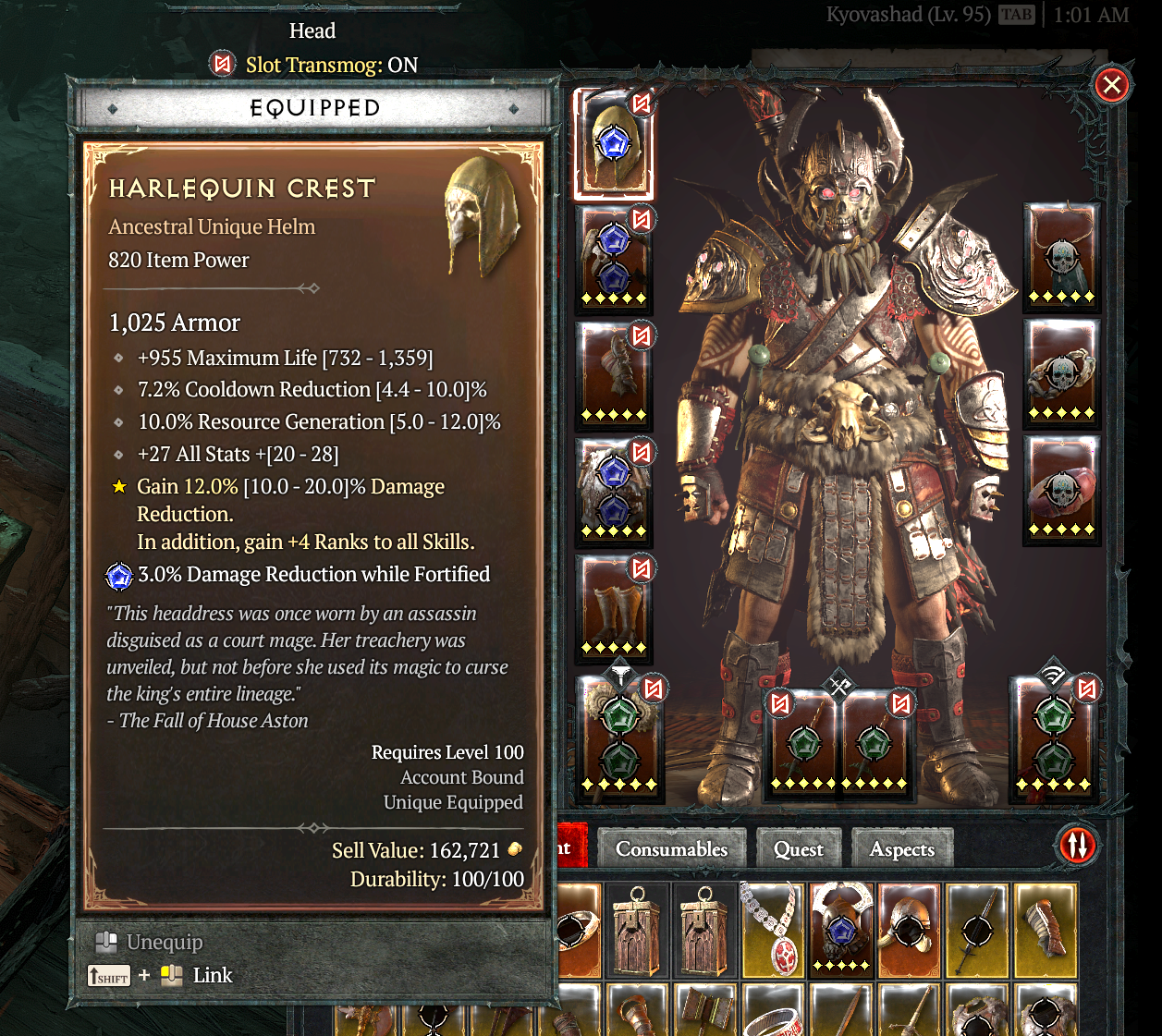Select the red gem necklace in inventory
Viewport: 1162px width, 1036px height.
pyautogui.click(x=773, y=930)
